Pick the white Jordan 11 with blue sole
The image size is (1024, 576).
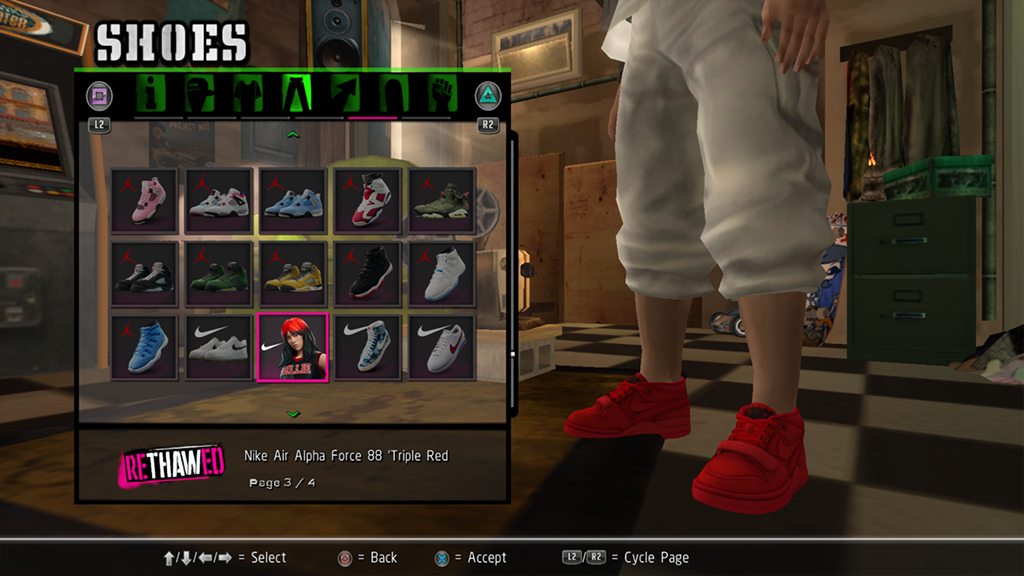click(441, 274)
